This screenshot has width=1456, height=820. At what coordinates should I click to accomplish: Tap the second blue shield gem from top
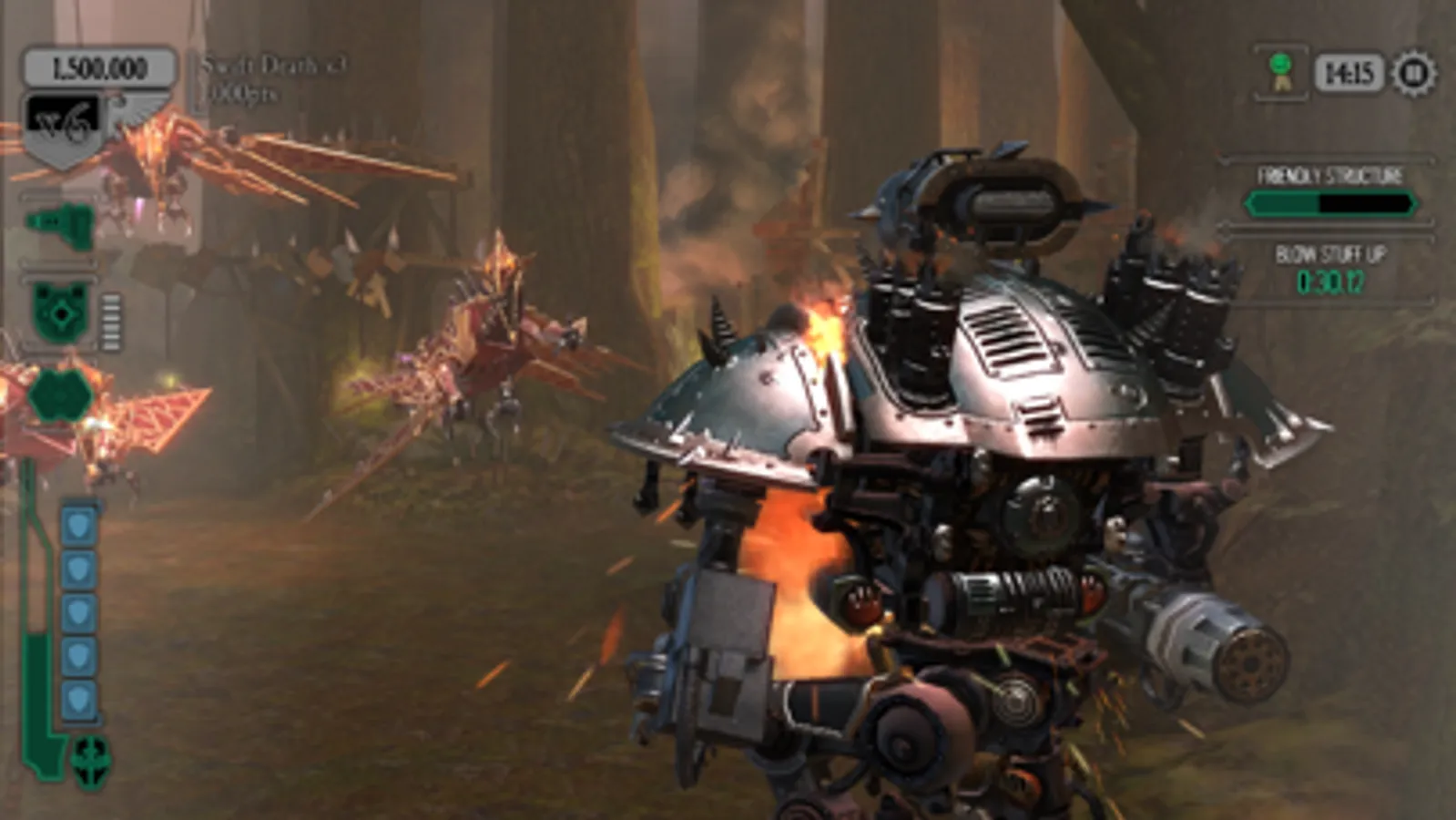pos(77,566)
